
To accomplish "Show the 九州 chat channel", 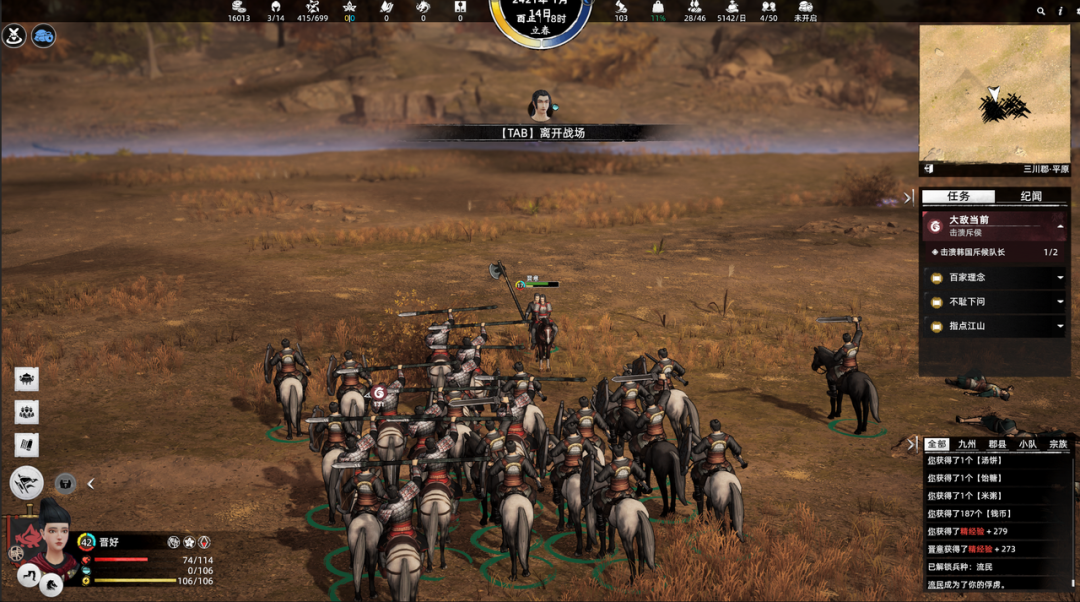I will click(x=966, y=444).
